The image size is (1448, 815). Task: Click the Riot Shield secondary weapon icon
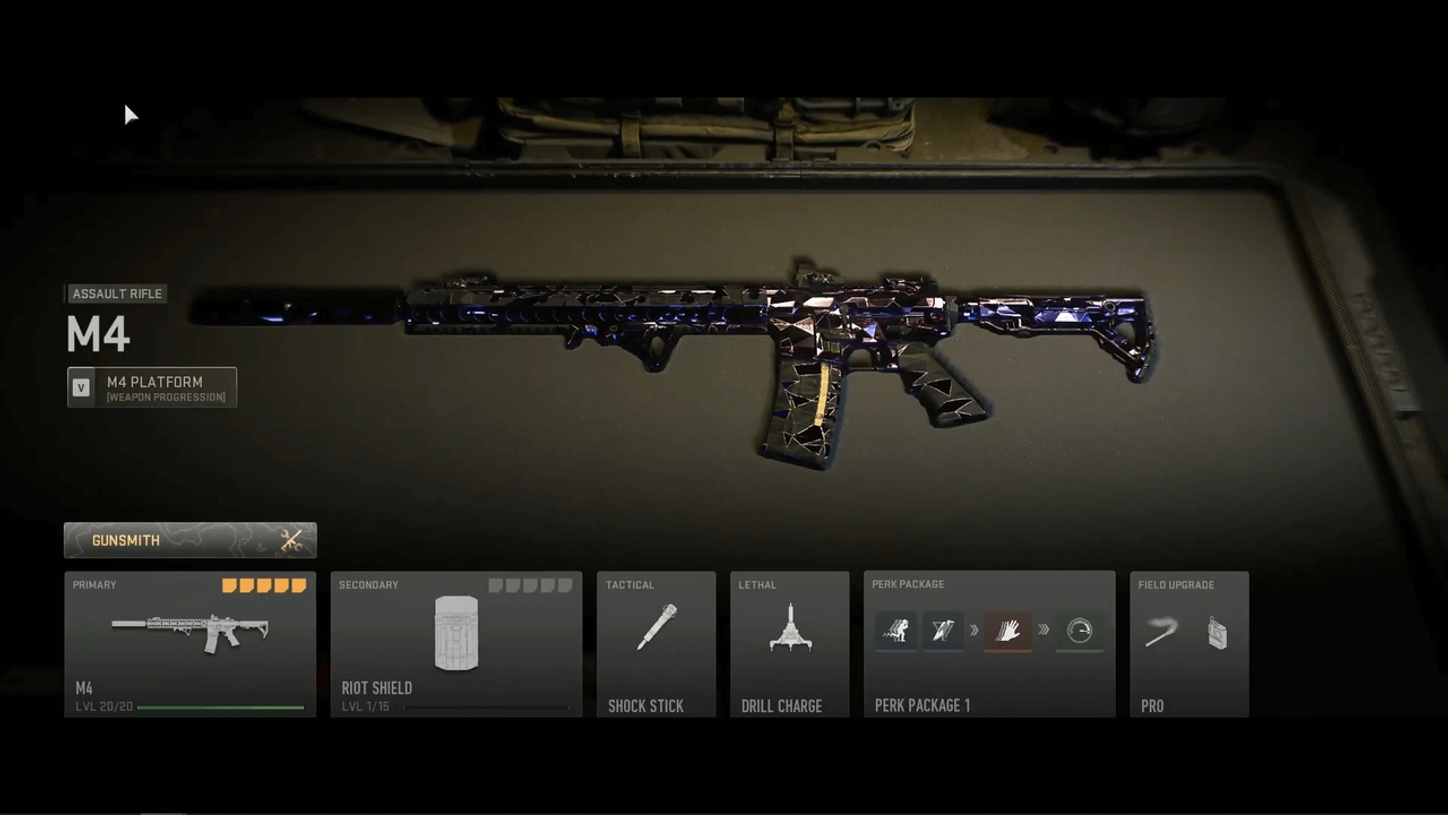457,632
